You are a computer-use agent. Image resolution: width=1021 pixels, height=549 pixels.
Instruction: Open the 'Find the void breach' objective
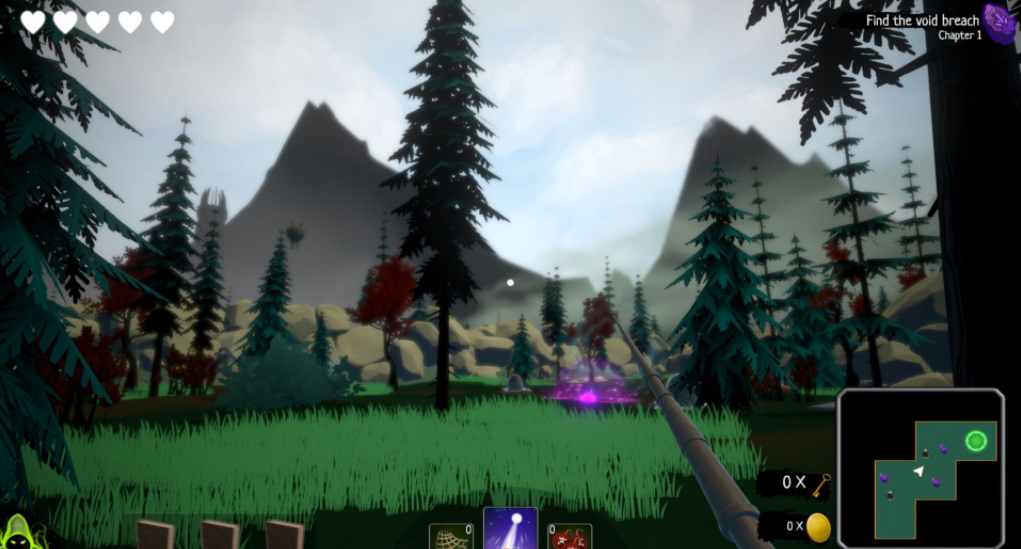click(x=922, y=21)
